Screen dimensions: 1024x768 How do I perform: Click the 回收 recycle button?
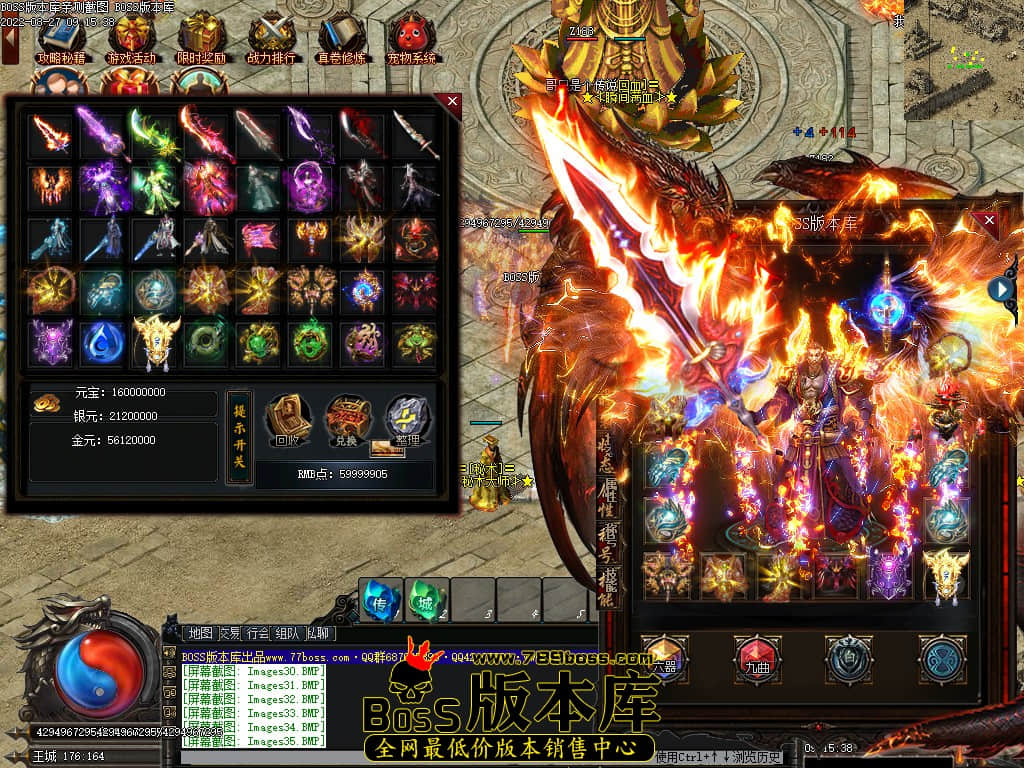coord(287,422)
